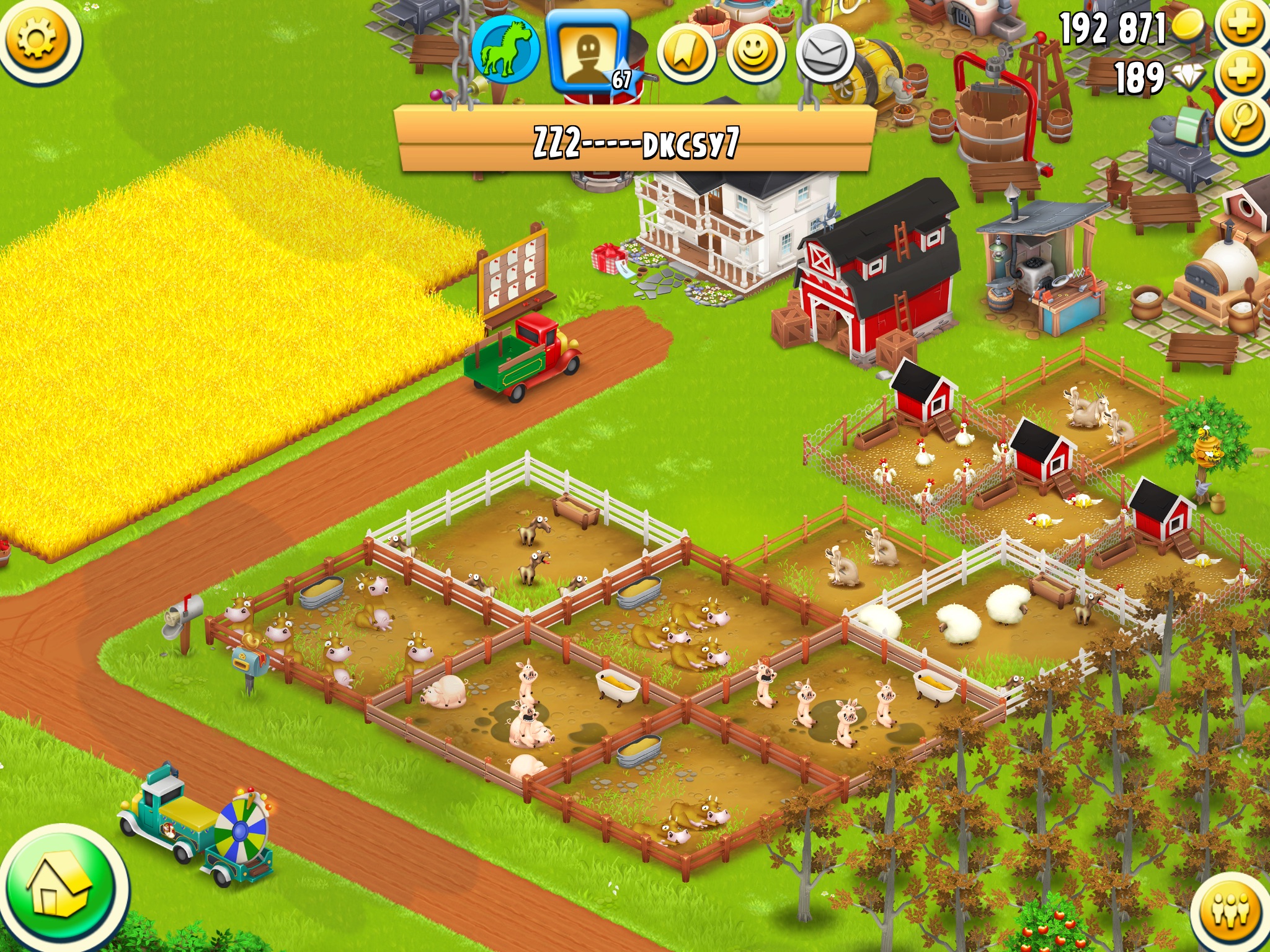
Task: Click the yellow bookmark ribbon button
Action: (686, 55)
